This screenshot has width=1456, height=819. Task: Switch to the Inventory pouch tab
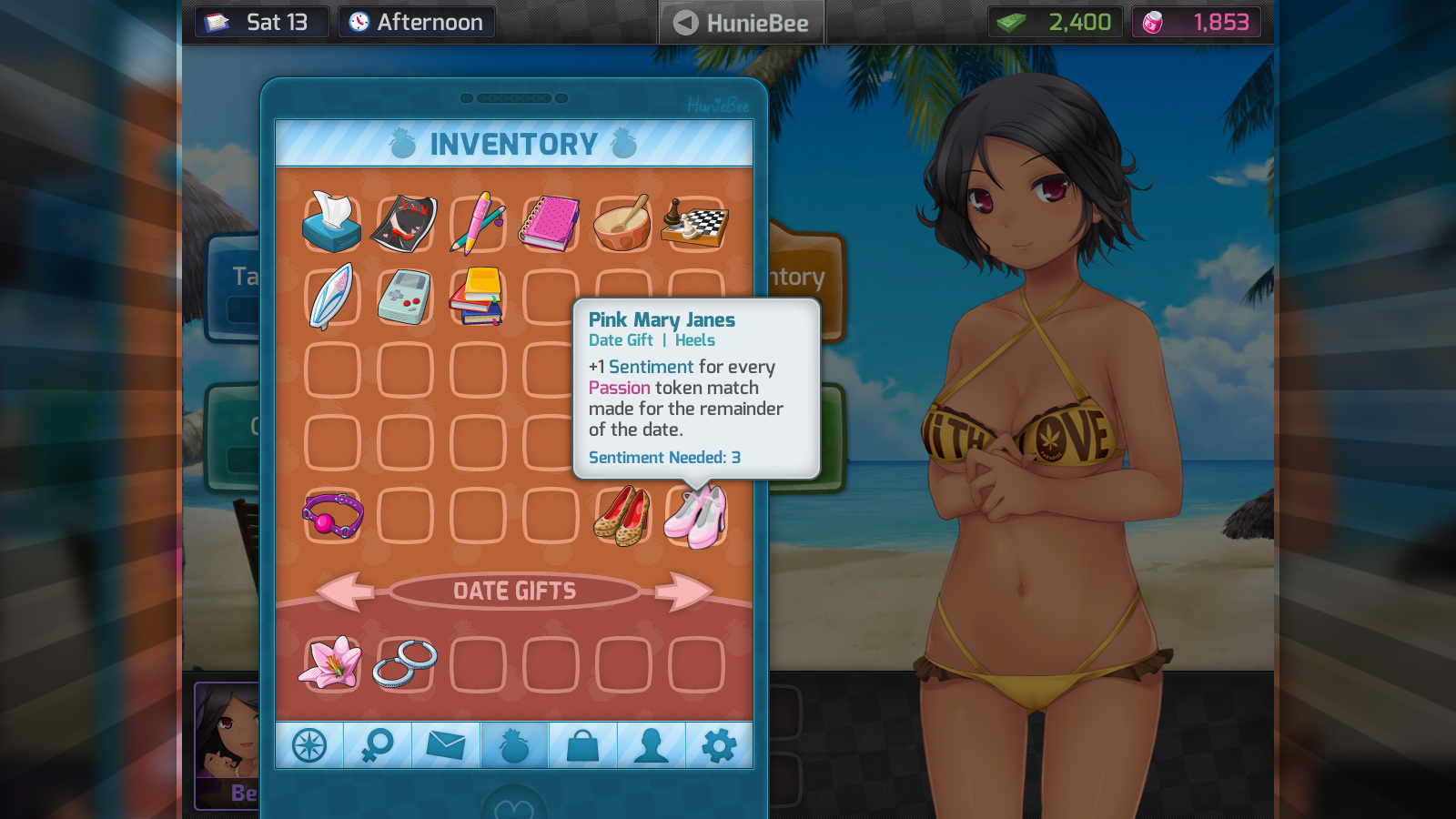click(x=514, y=744)
